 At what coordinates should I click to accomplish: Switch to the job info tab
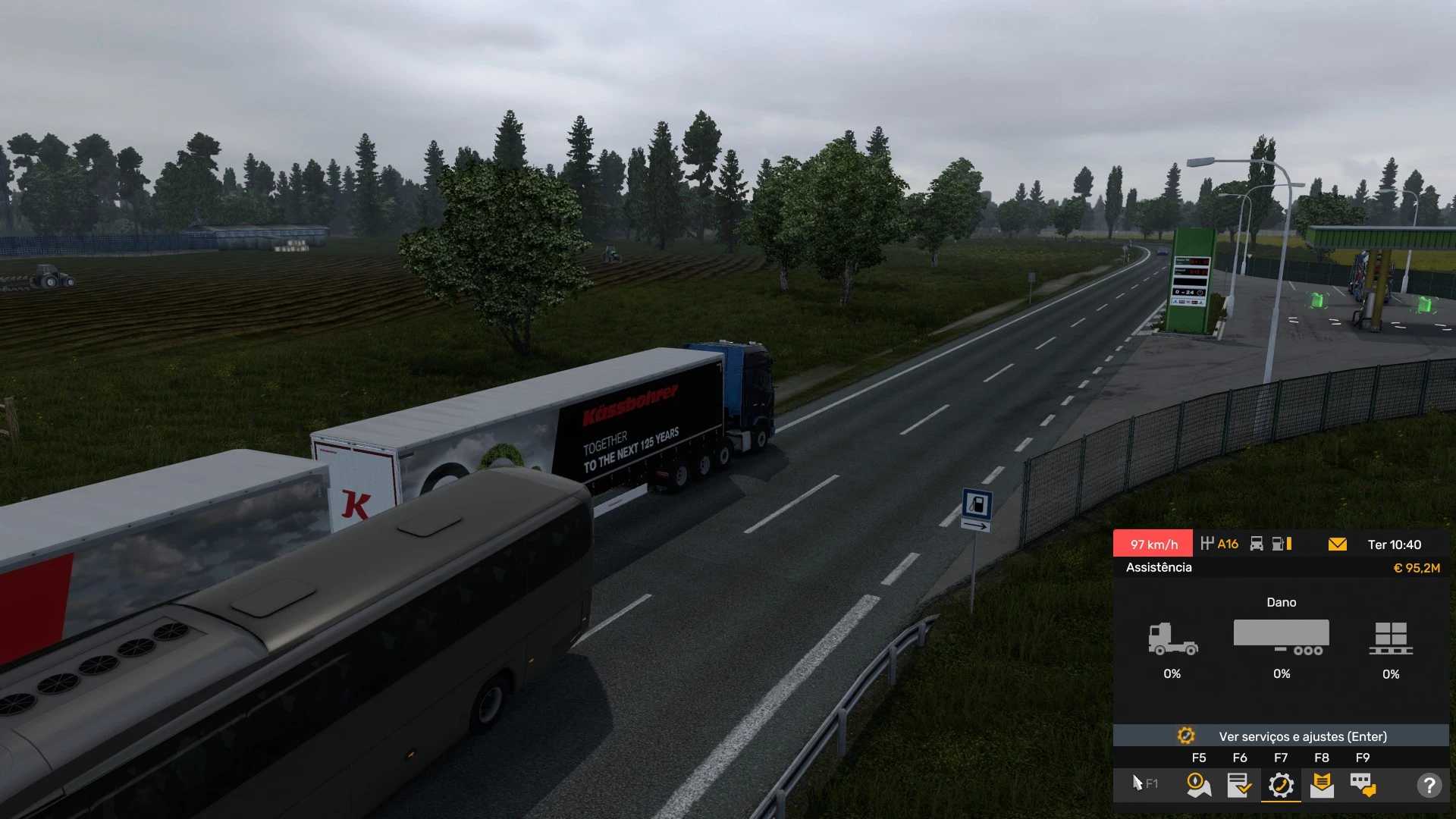[1239, 785]
